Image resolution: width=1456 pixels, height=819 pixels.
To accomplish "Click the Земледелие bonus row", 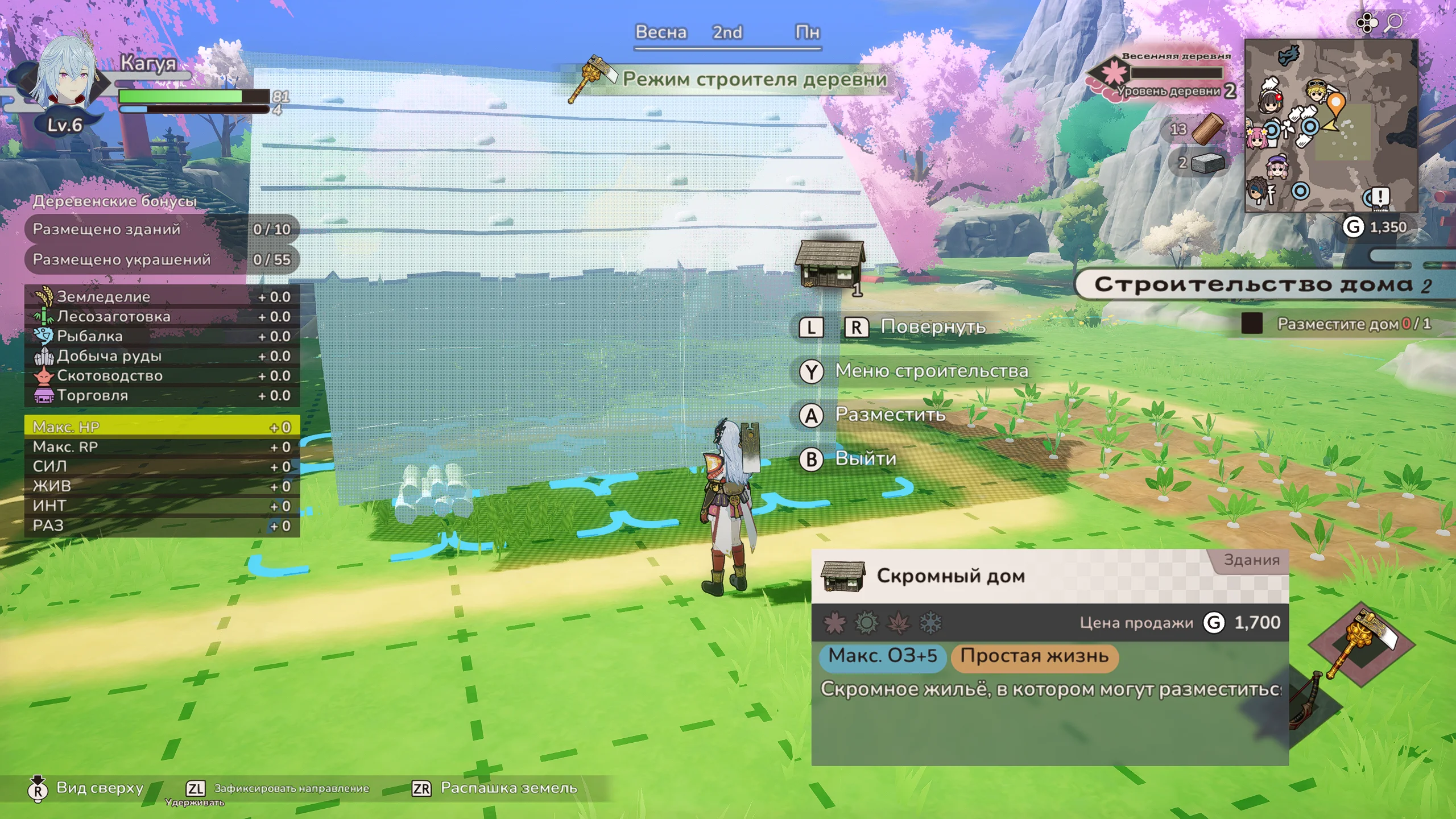I will click(162, 296).
